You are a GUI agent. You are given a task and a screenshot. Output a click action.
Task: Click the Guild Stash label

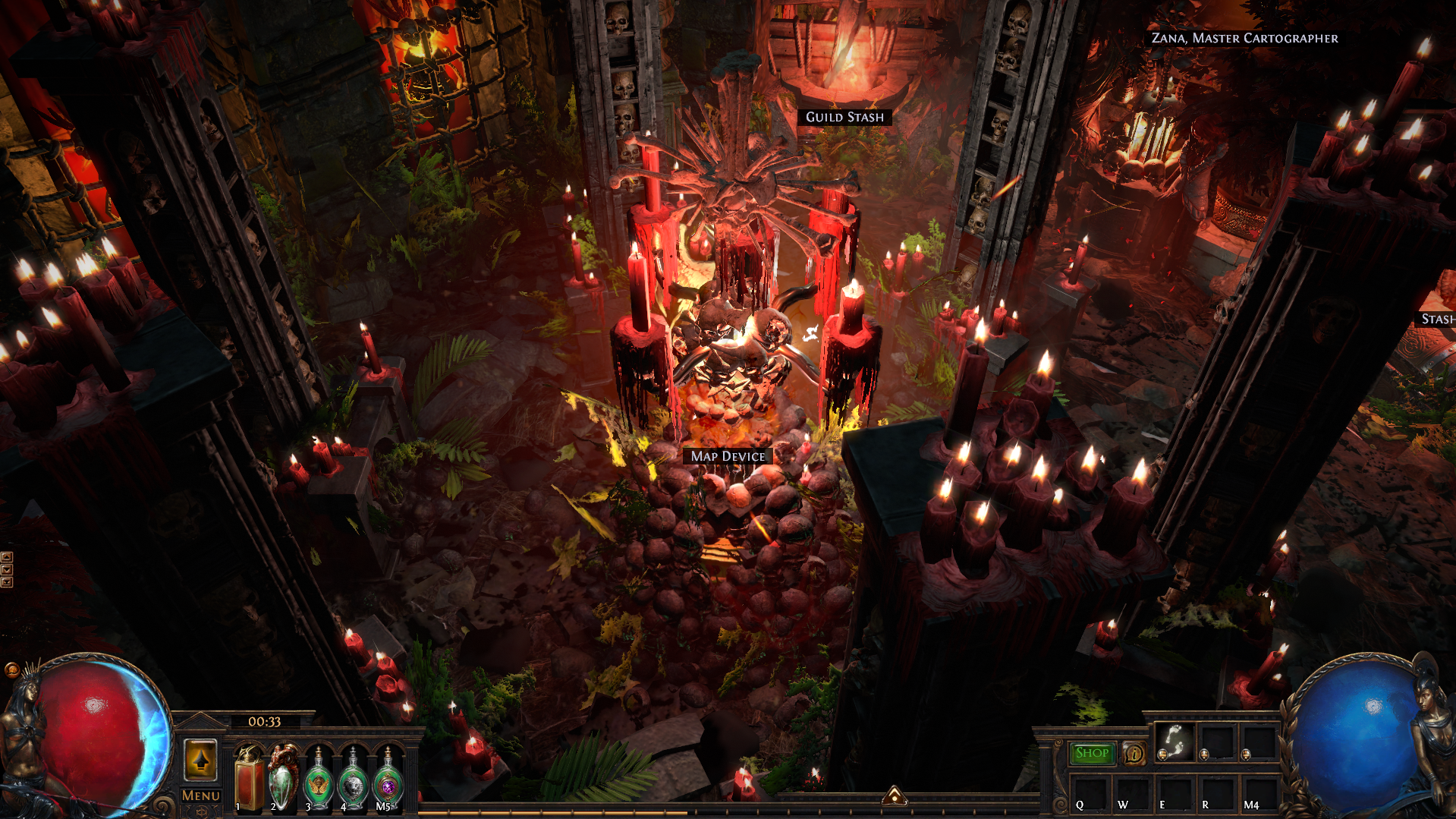point(844,117)
